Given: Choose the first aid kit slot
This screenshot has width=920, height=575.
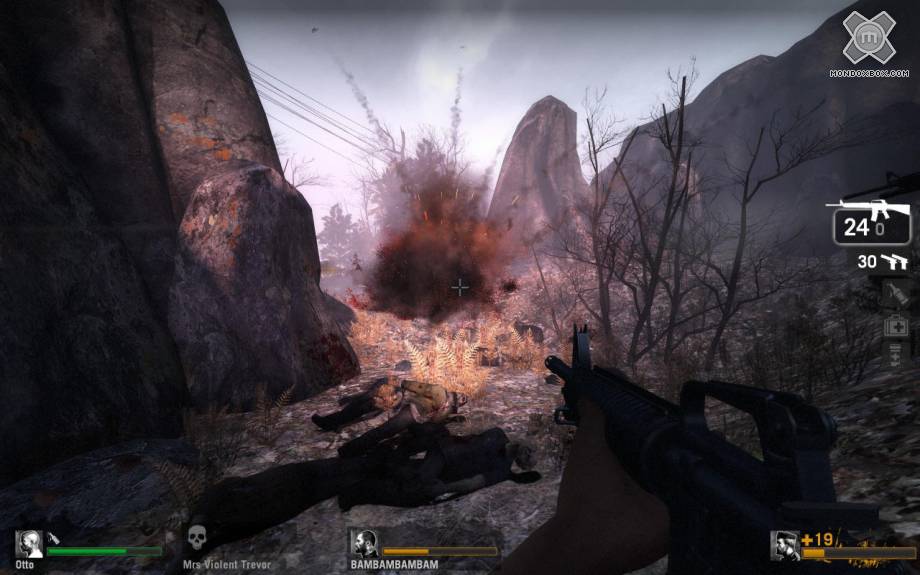Looking at the screenshot, I should pyautogui.click(x=896, y=324).
